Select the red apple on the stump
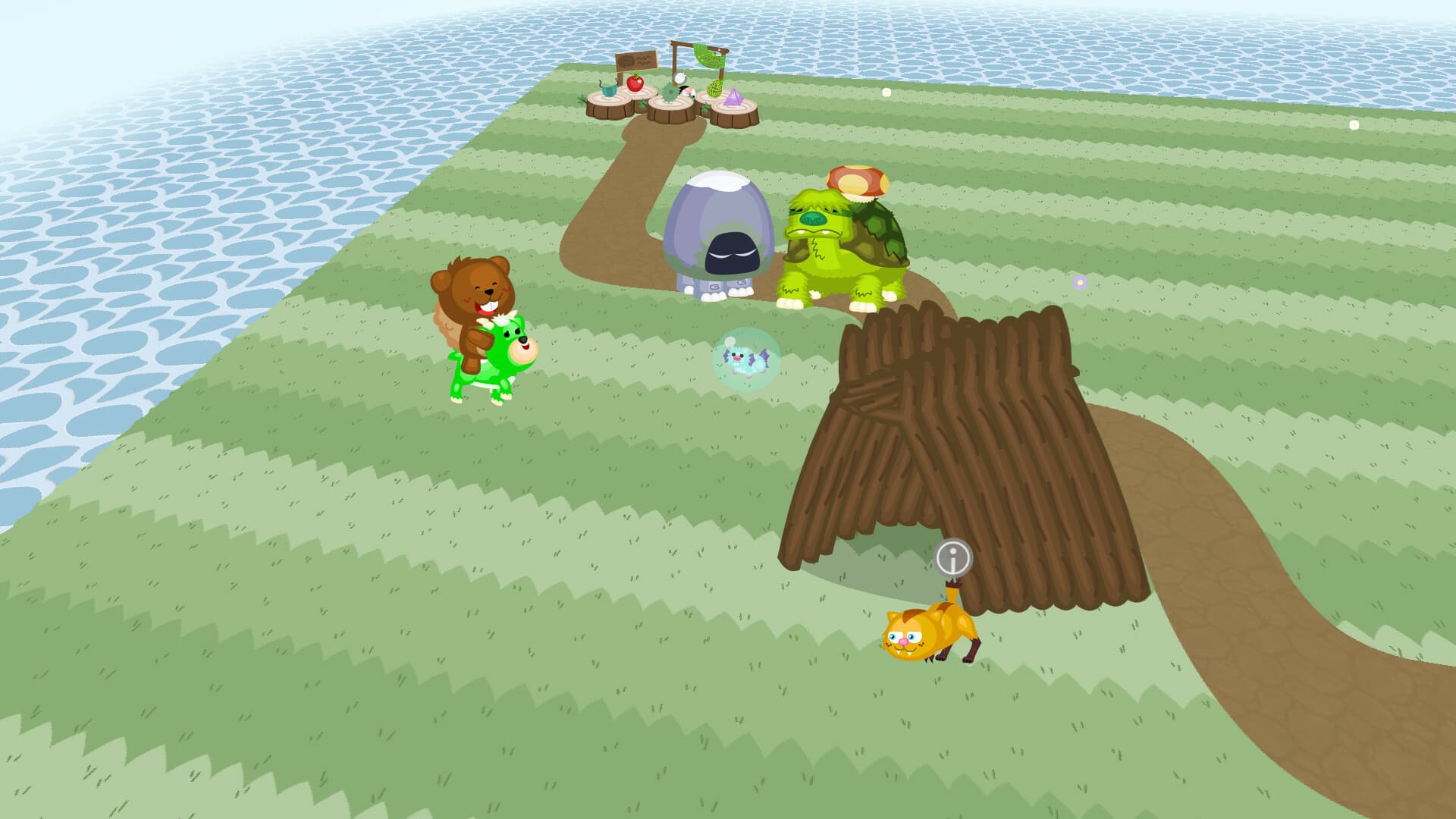 point(635,84)
